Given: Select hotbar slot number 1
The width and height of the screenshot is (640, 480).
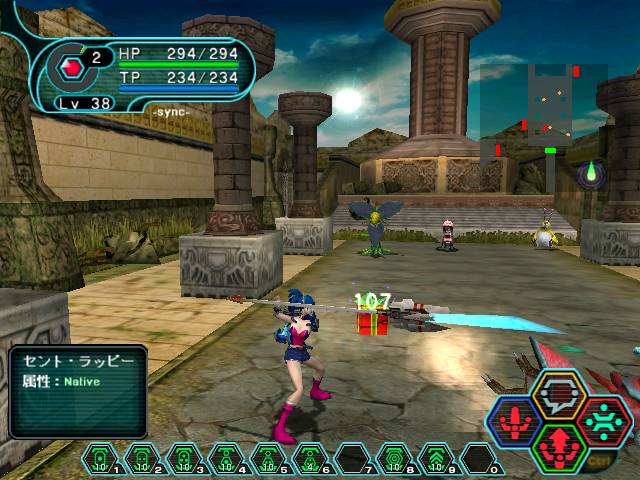Looking at the screenshot, I should [98, 460].
